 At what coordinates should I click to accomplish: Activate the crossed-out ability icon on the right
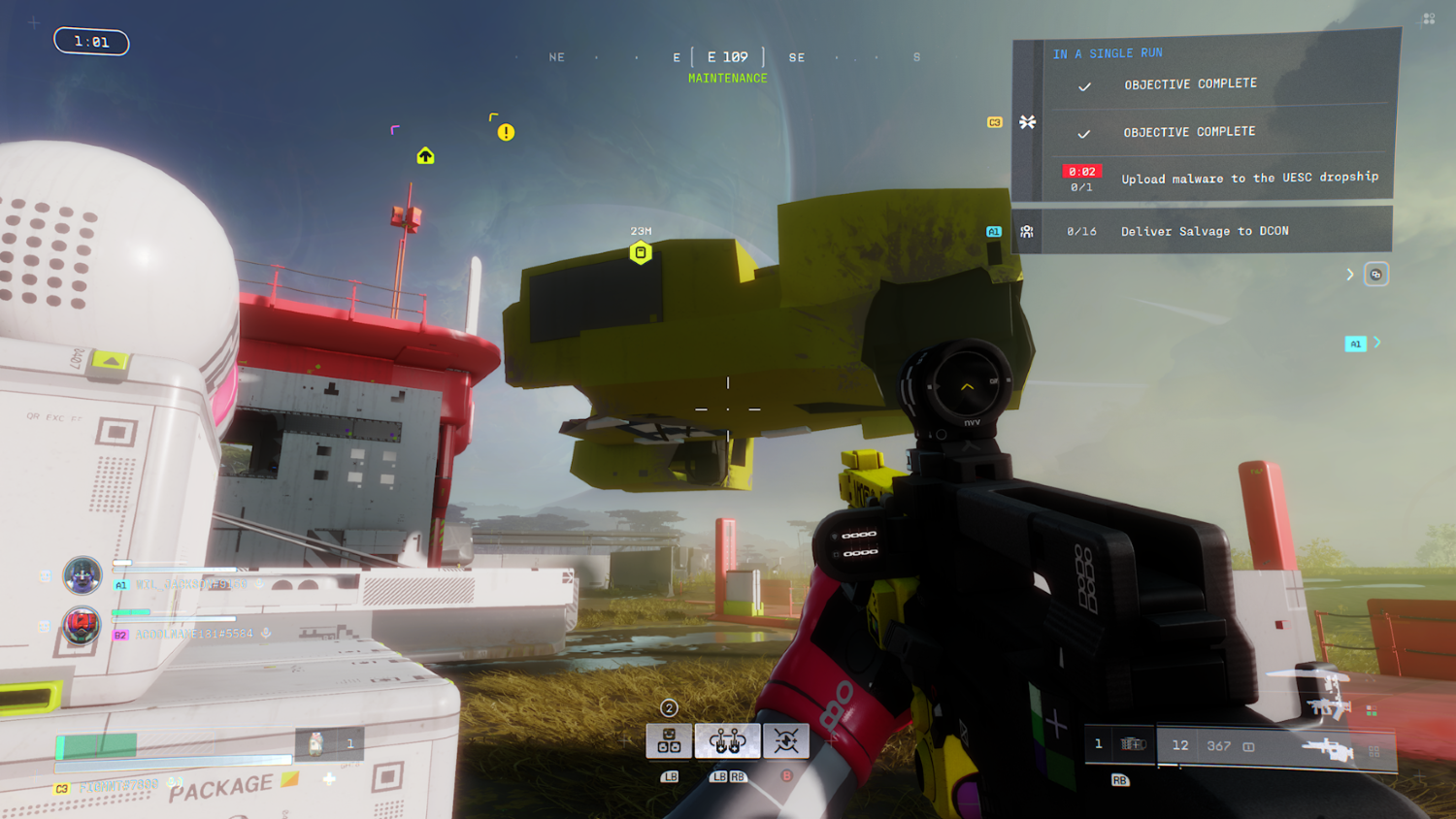pos(786,742)
